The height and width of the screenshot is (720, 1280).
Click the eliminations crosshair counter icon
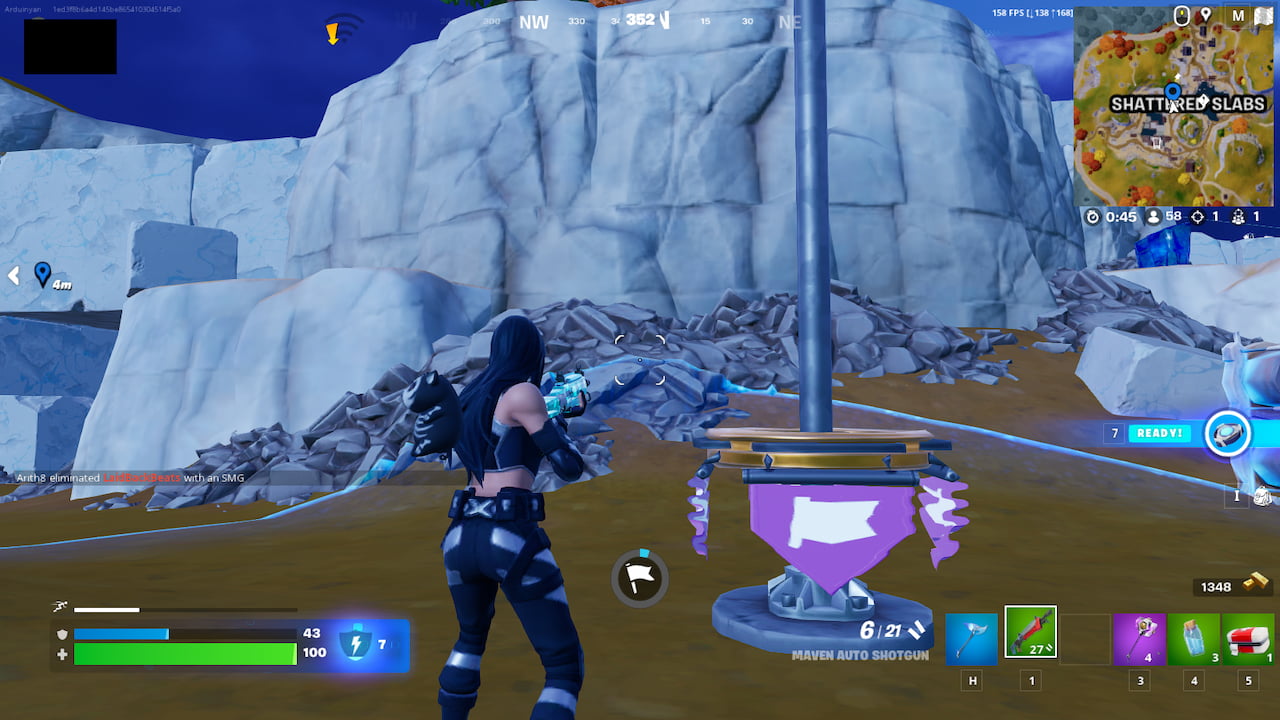[x=1197, y=216]
